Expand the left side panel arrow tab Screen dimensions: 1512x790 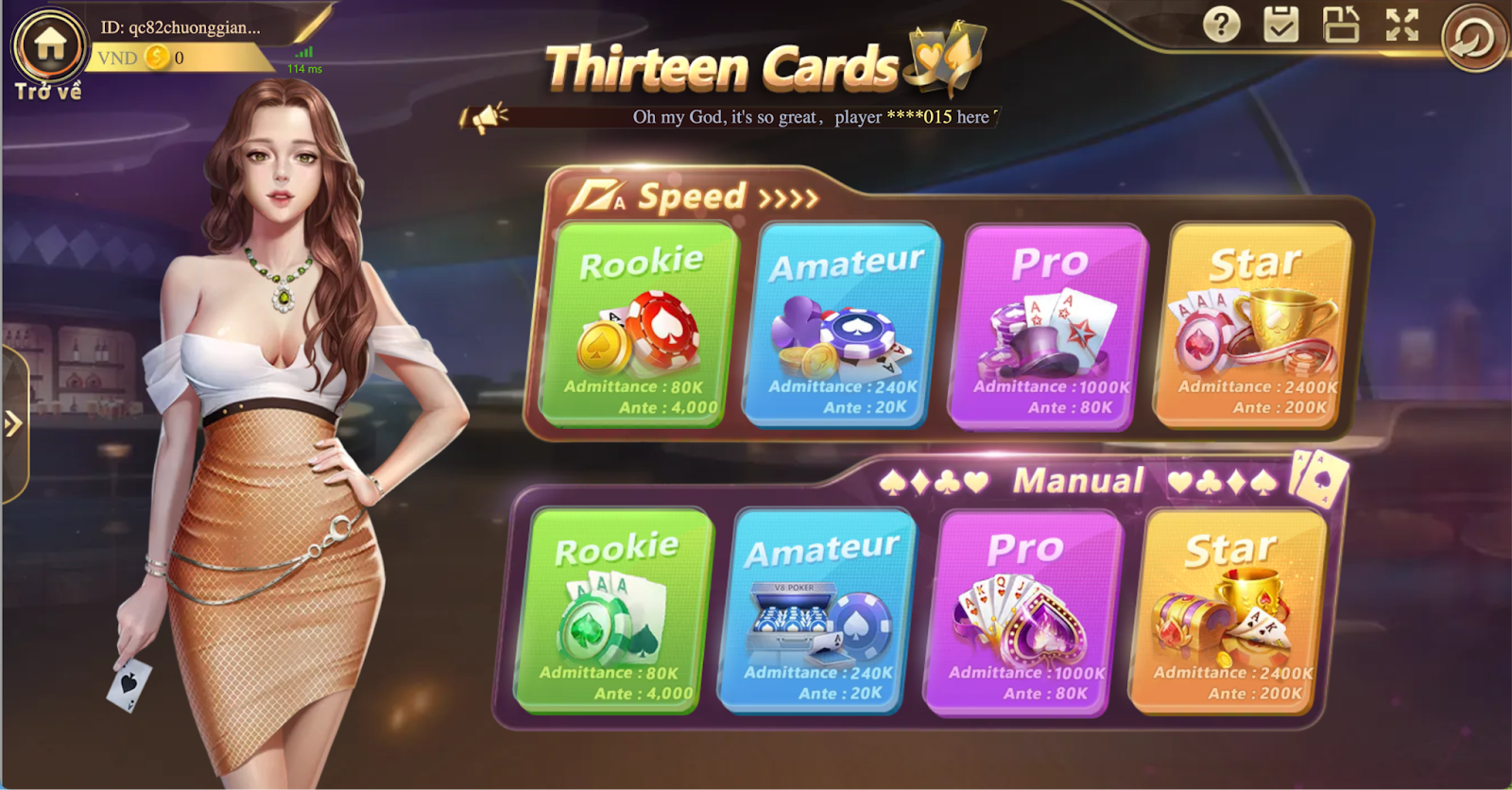click(11, 424)
